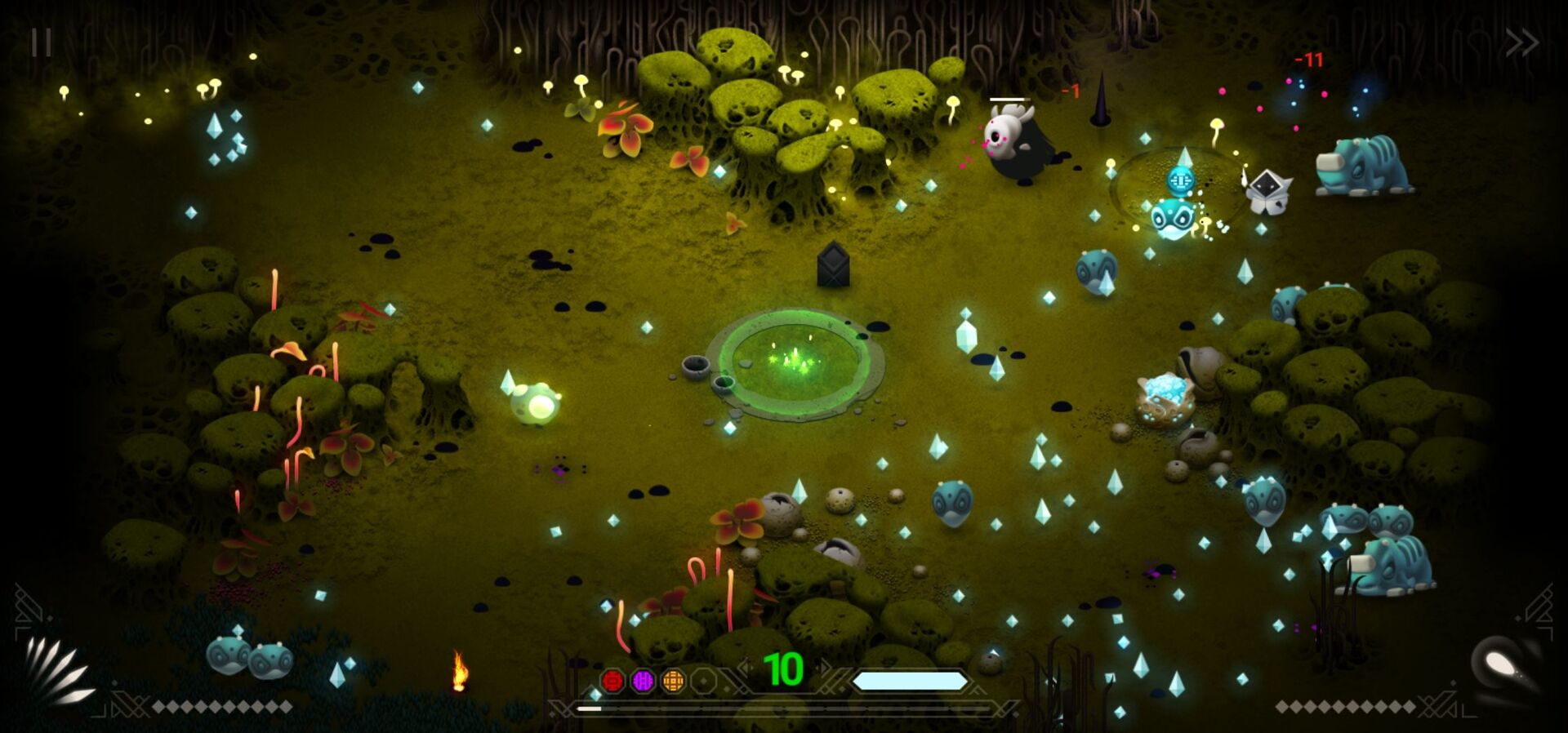Pause the game with the pause button

tap(41, 42)
